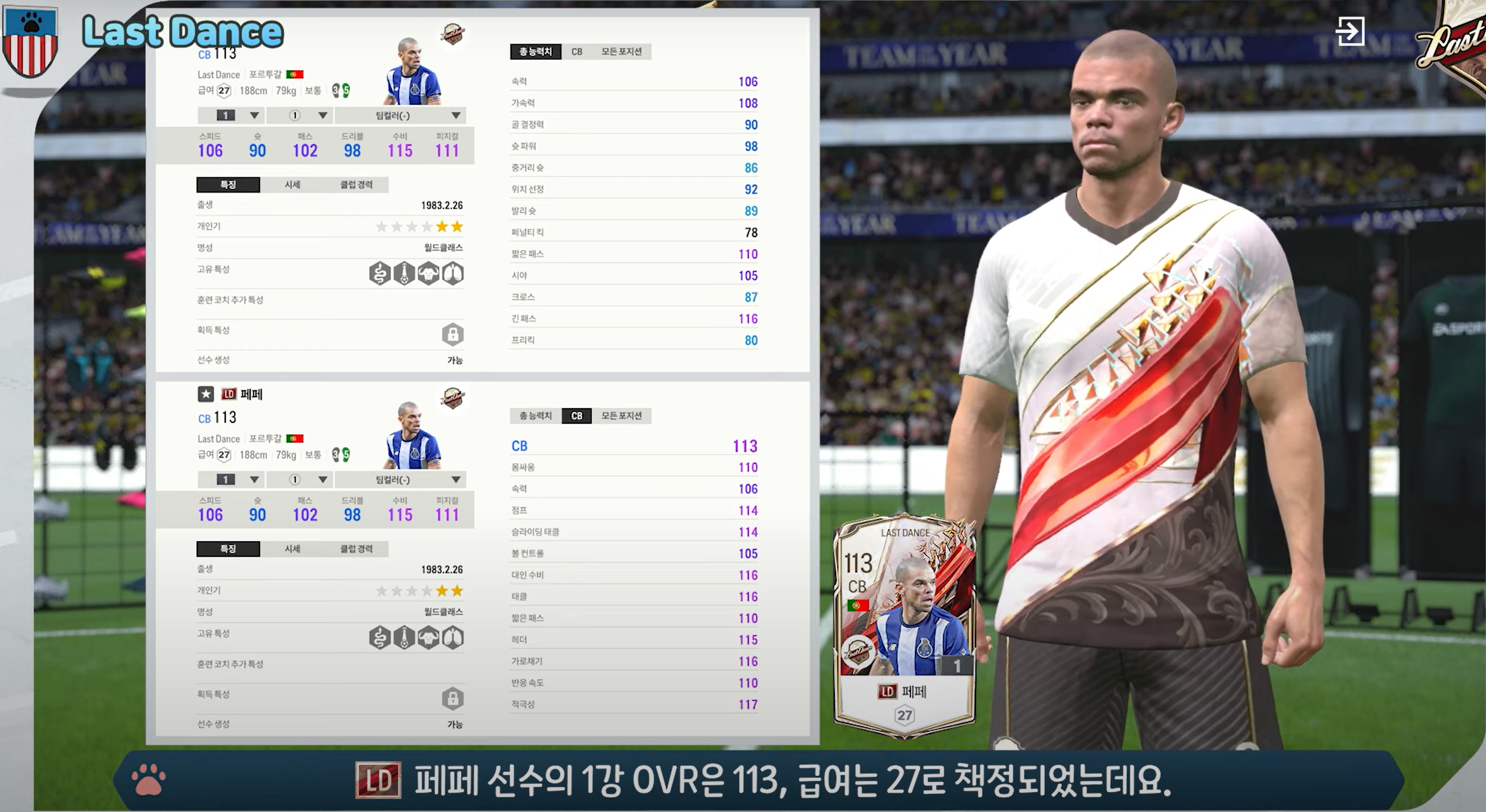Screen dimensions: 1486x812
Task: Click the exit arrow icon
Action: (1350, 31)
